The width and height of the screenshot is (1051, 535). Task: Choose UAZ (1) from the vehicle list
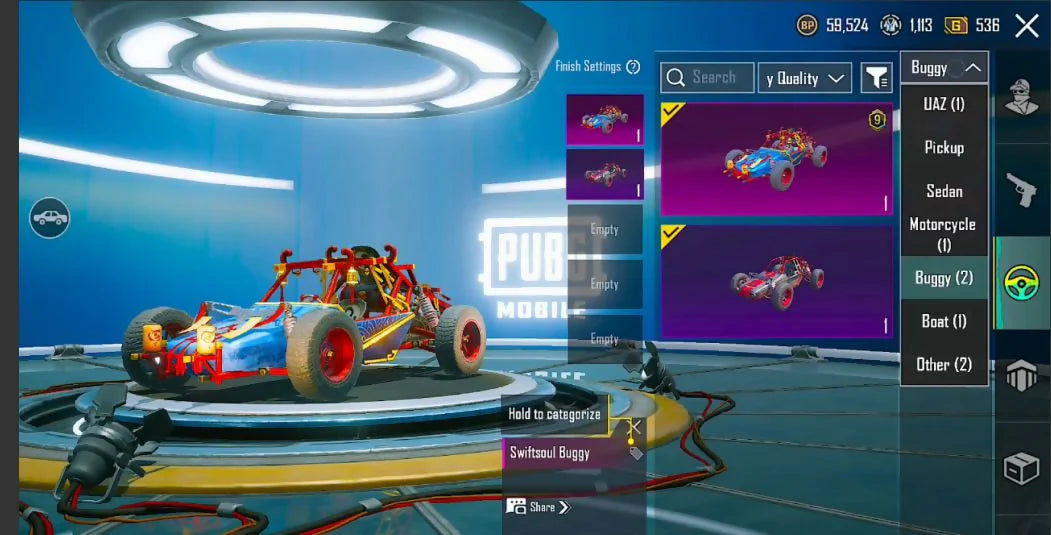[x=943, y=104]
